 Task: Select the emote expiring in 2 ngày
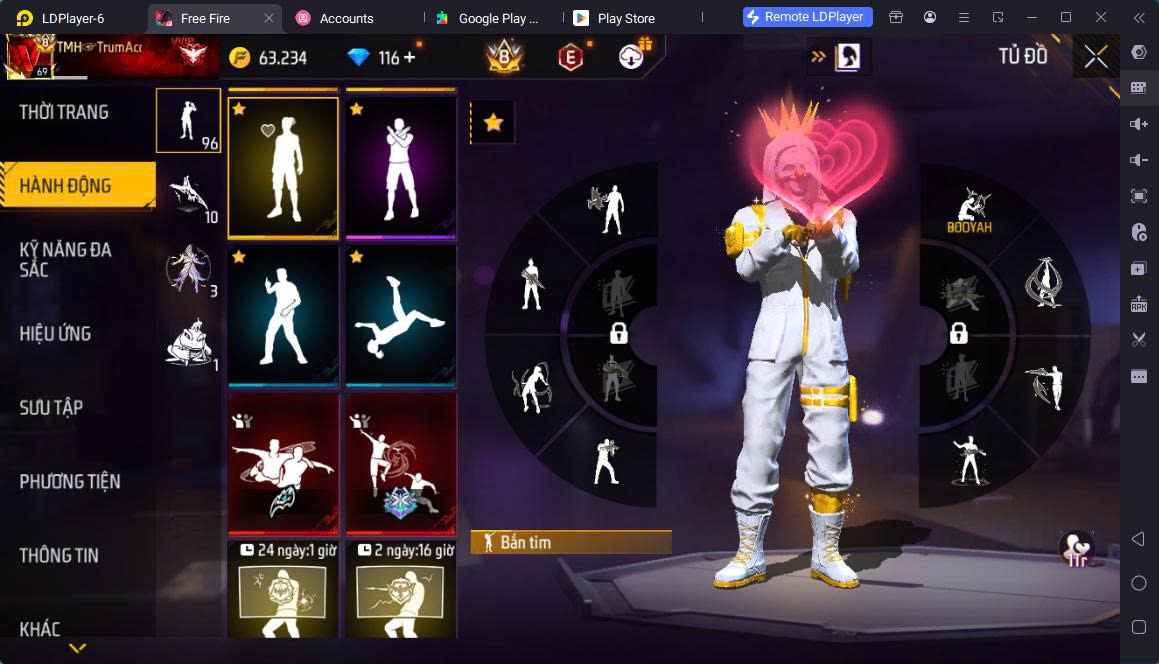[400, 590]
